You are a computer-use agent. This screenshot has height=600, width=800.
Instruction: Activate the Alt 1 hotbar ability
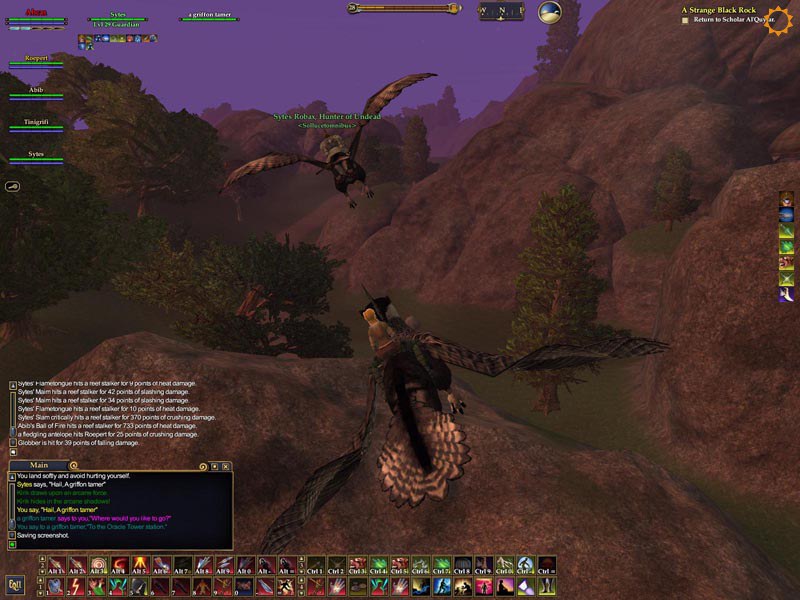click(x=55, y=565)
